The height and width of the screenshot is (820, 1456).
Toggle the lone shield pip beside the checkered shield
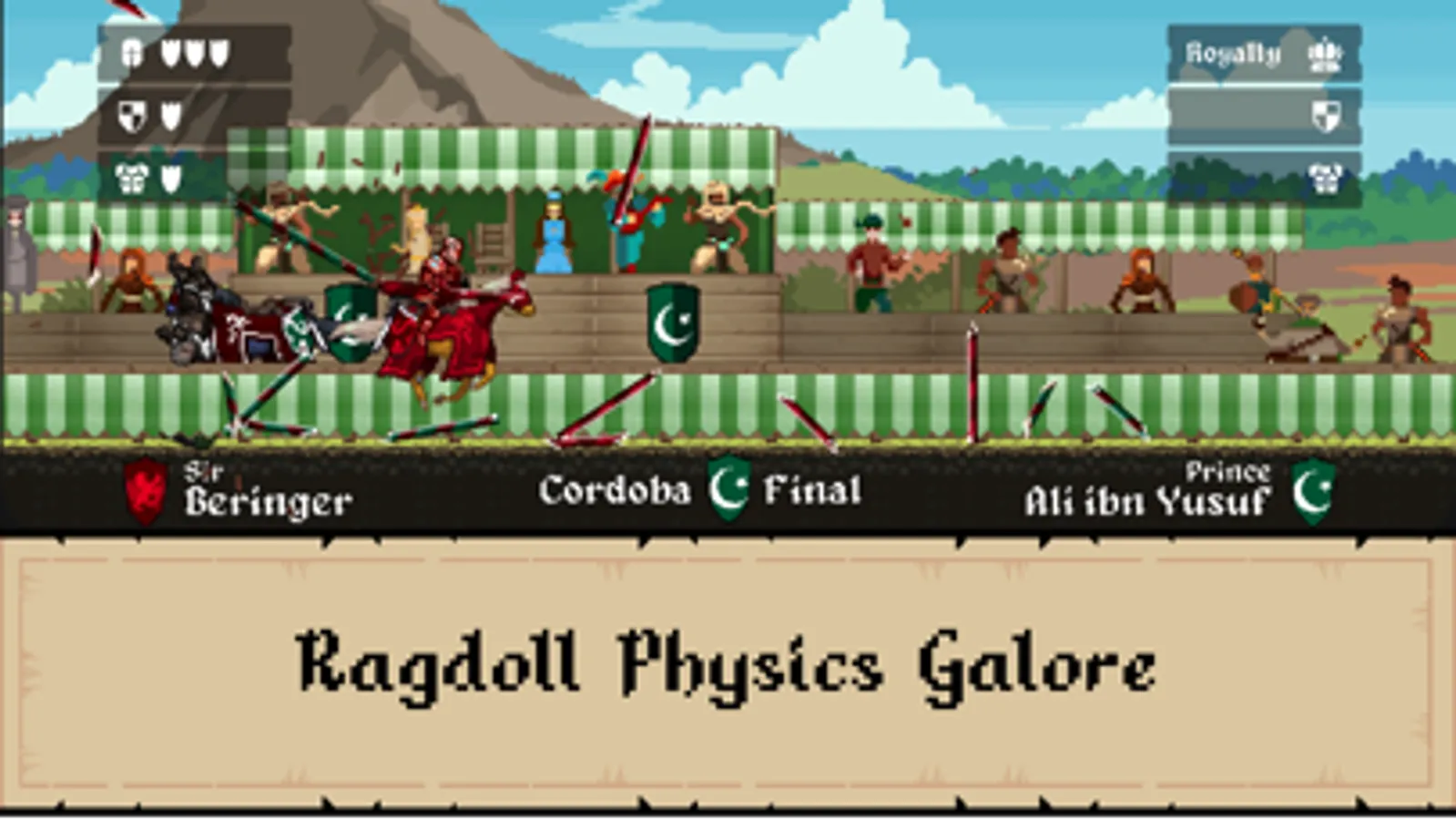[170, 116]
